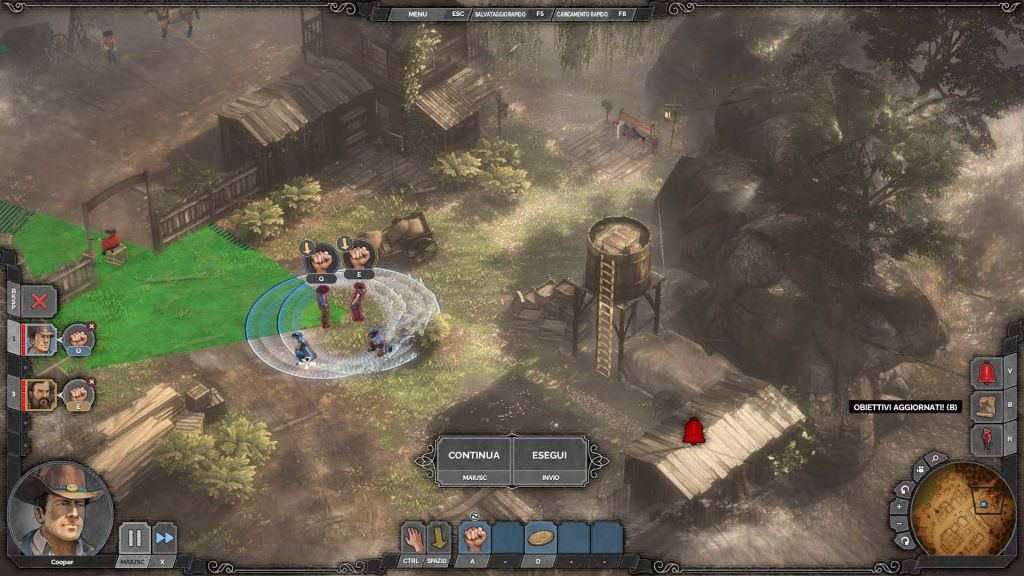Remove Cooper's queued fist action
This screenshot has height=576, width=1024.
click(92, 326)
